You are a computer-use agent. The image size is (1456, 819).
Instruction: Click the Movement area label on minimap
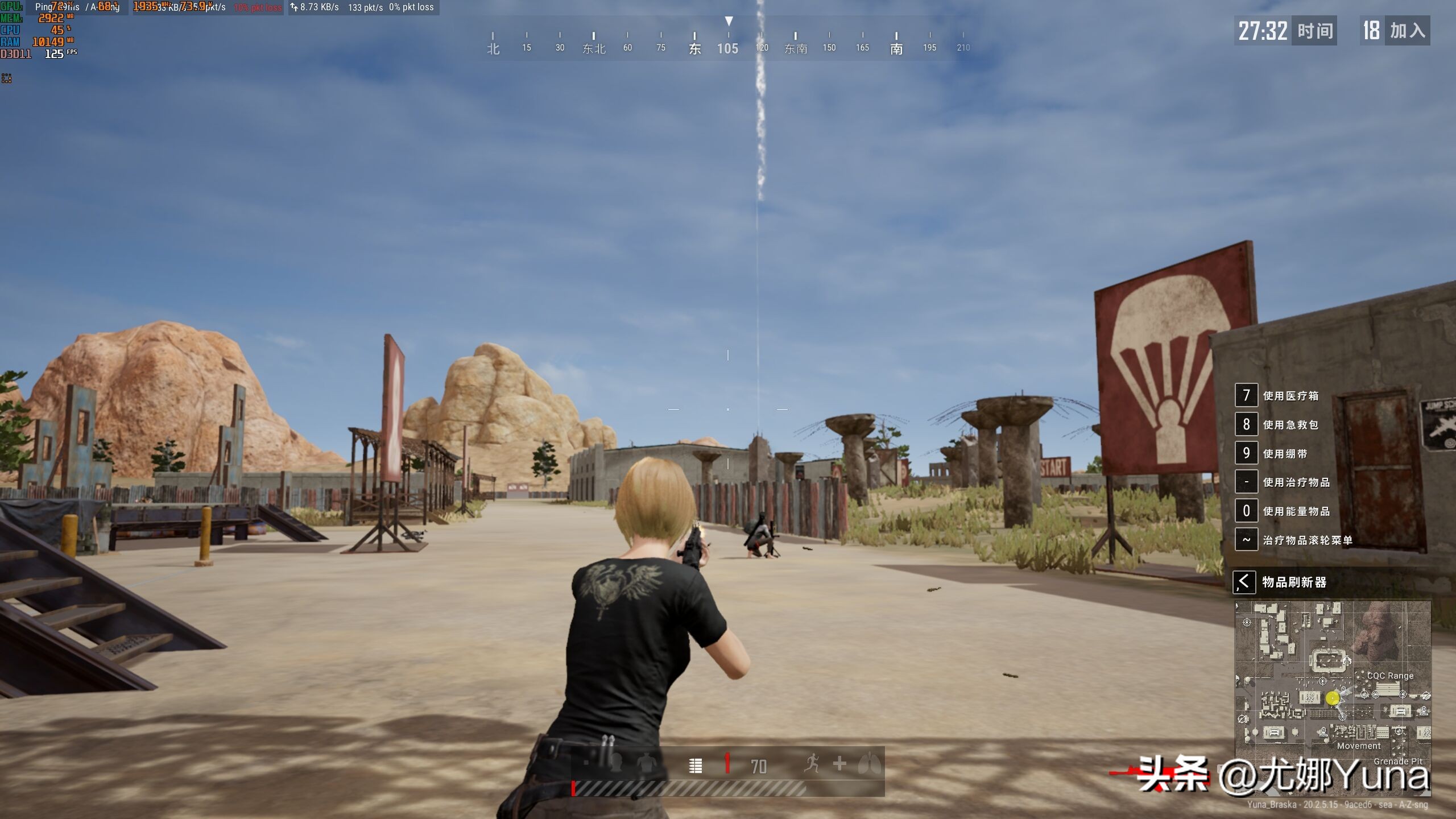click(x=1359, y=746)
